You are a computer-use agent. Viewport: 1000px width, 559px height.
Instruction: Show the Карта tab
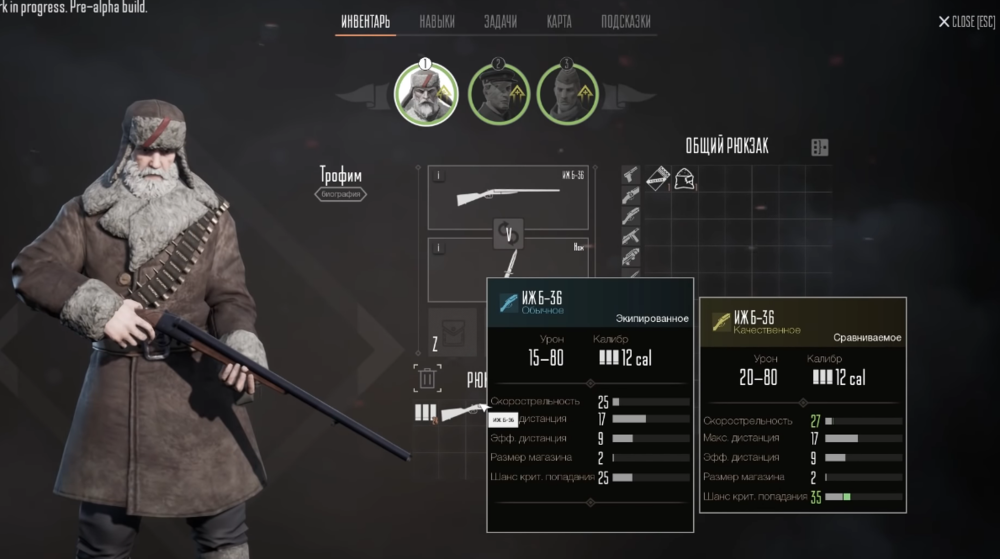(x=560, y=22)
